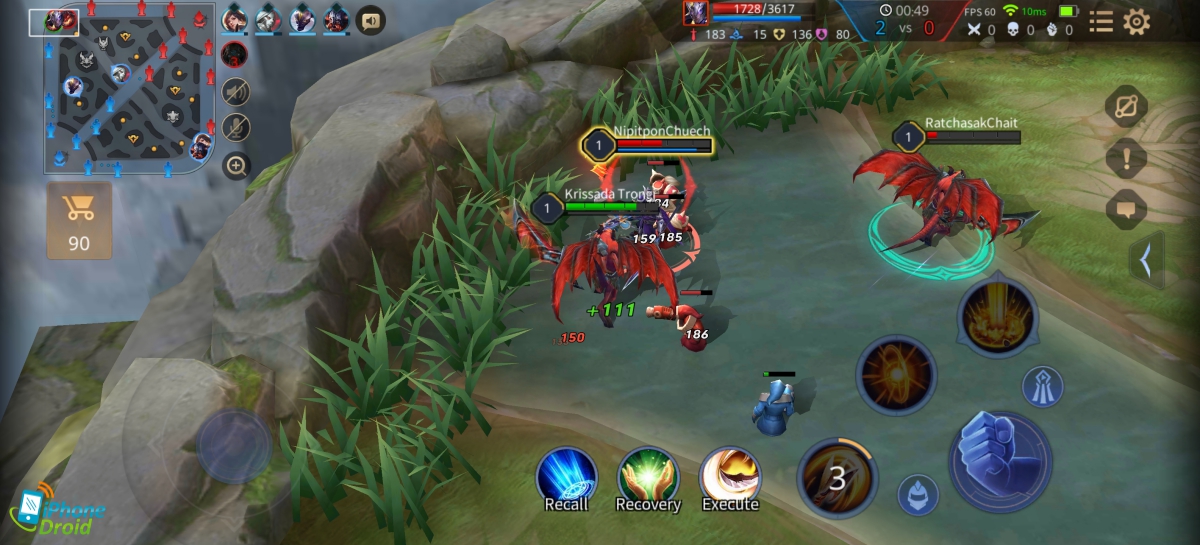The height and width of the screenshot is (545, 1200).
Task: Send the exclamation alert signal
Action: pyautogui.click(x=1126, y=158)
